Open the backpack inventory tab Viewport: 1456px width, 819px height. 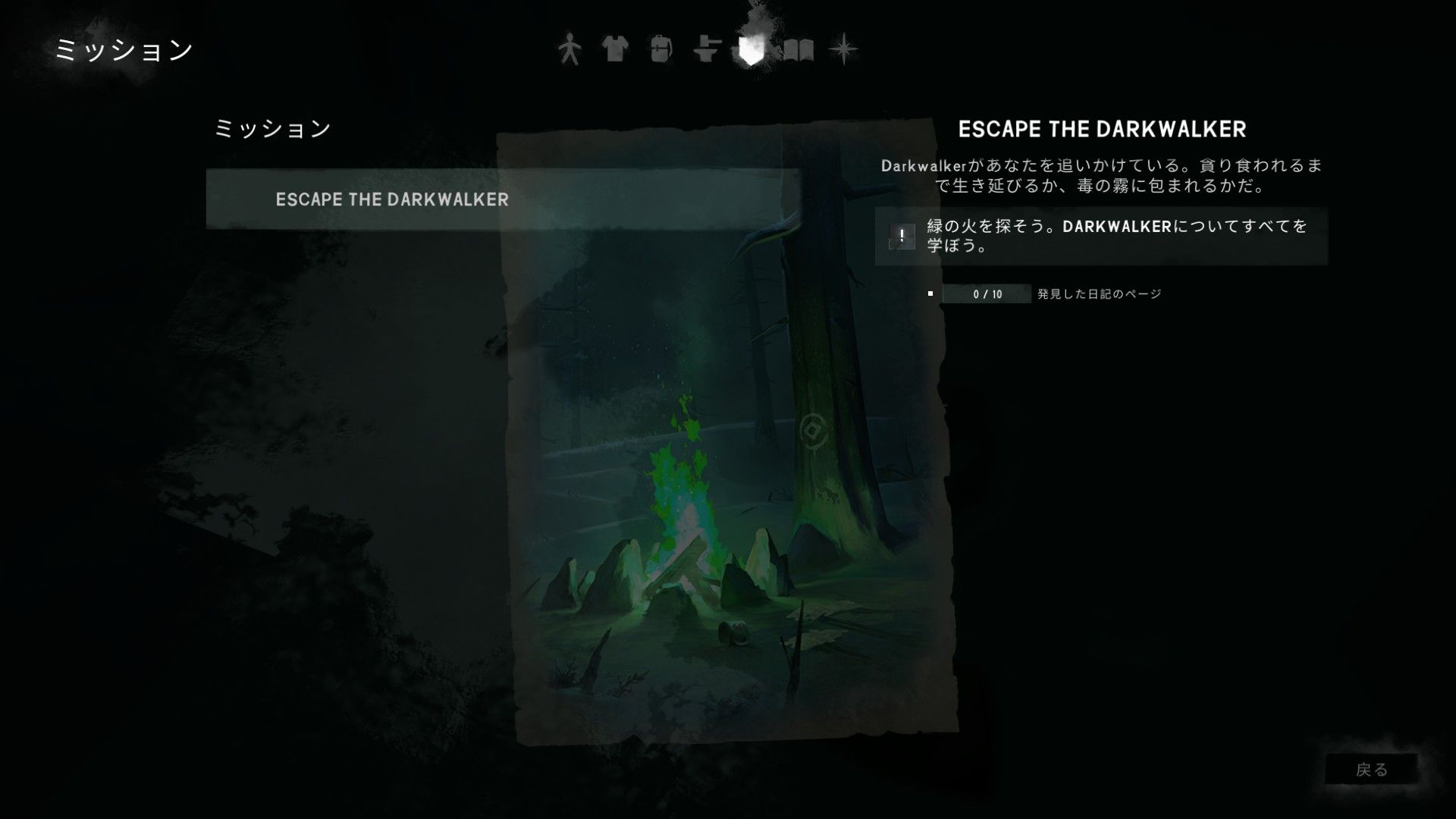(x=661, y=50)
